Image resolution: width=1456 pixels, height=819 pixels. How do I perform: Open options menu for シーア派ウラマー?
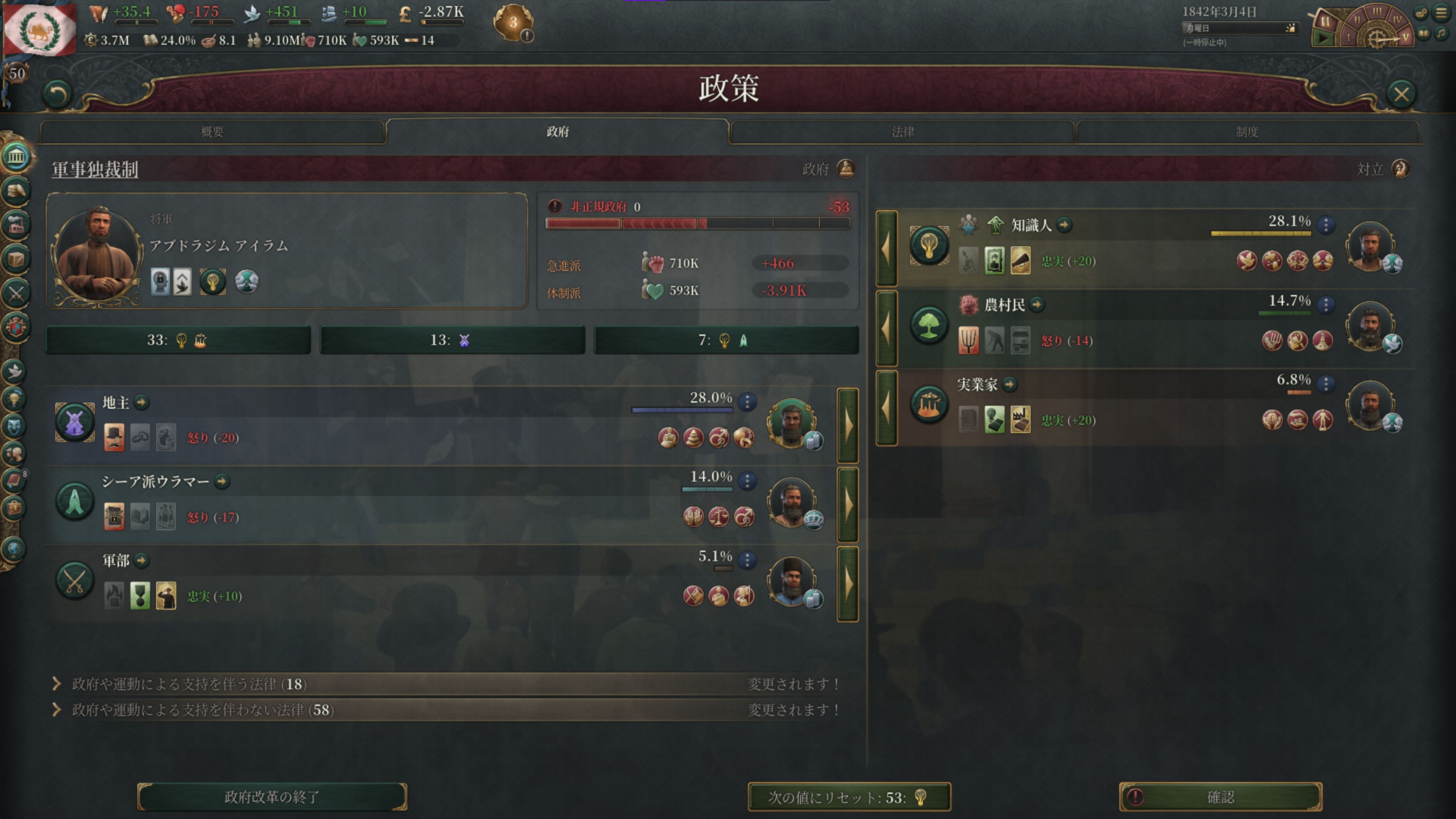coord(747,481)
